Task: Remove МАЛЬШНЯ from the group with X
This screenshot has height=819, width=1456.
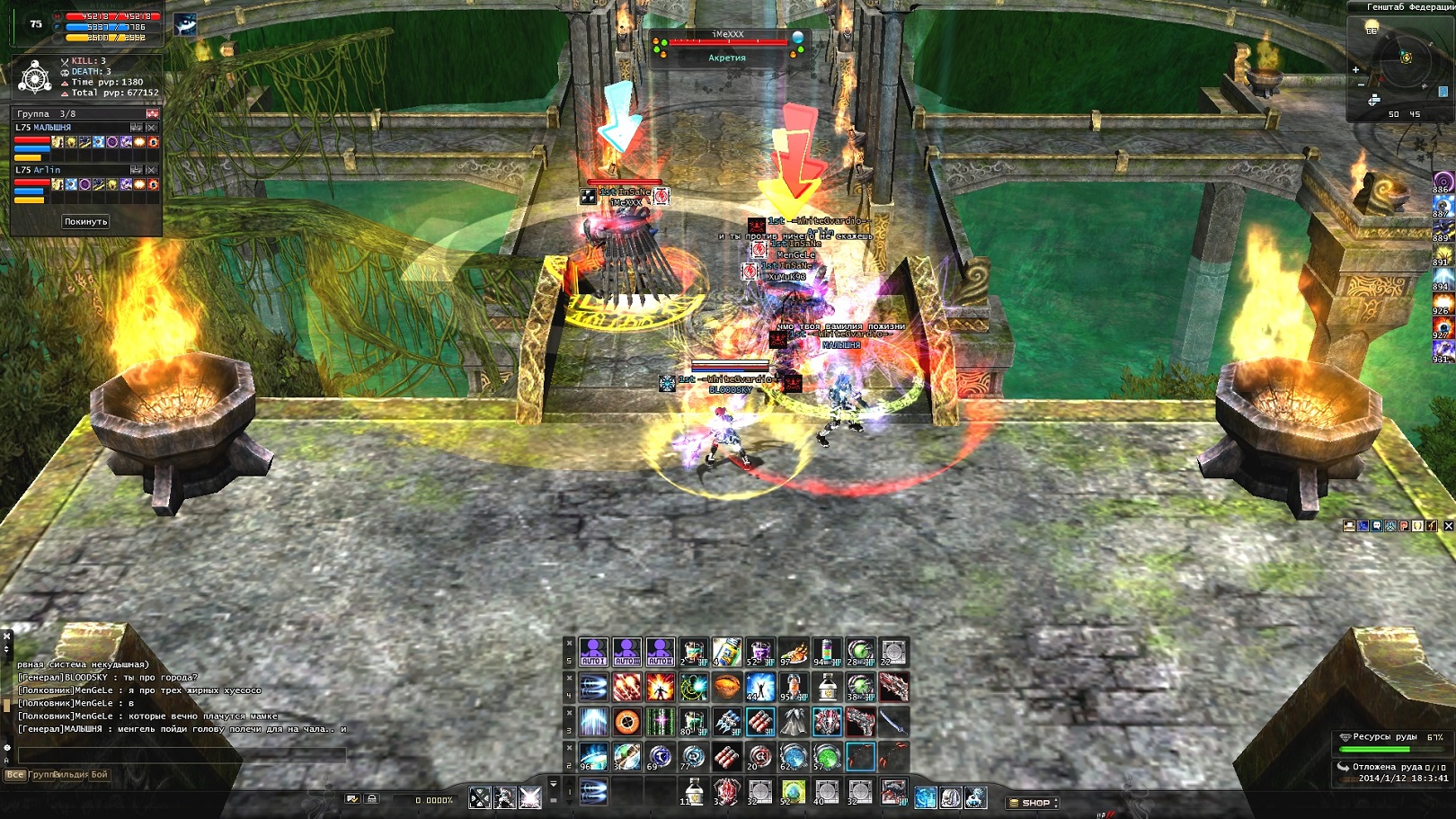Action: (x=152, y=128)
